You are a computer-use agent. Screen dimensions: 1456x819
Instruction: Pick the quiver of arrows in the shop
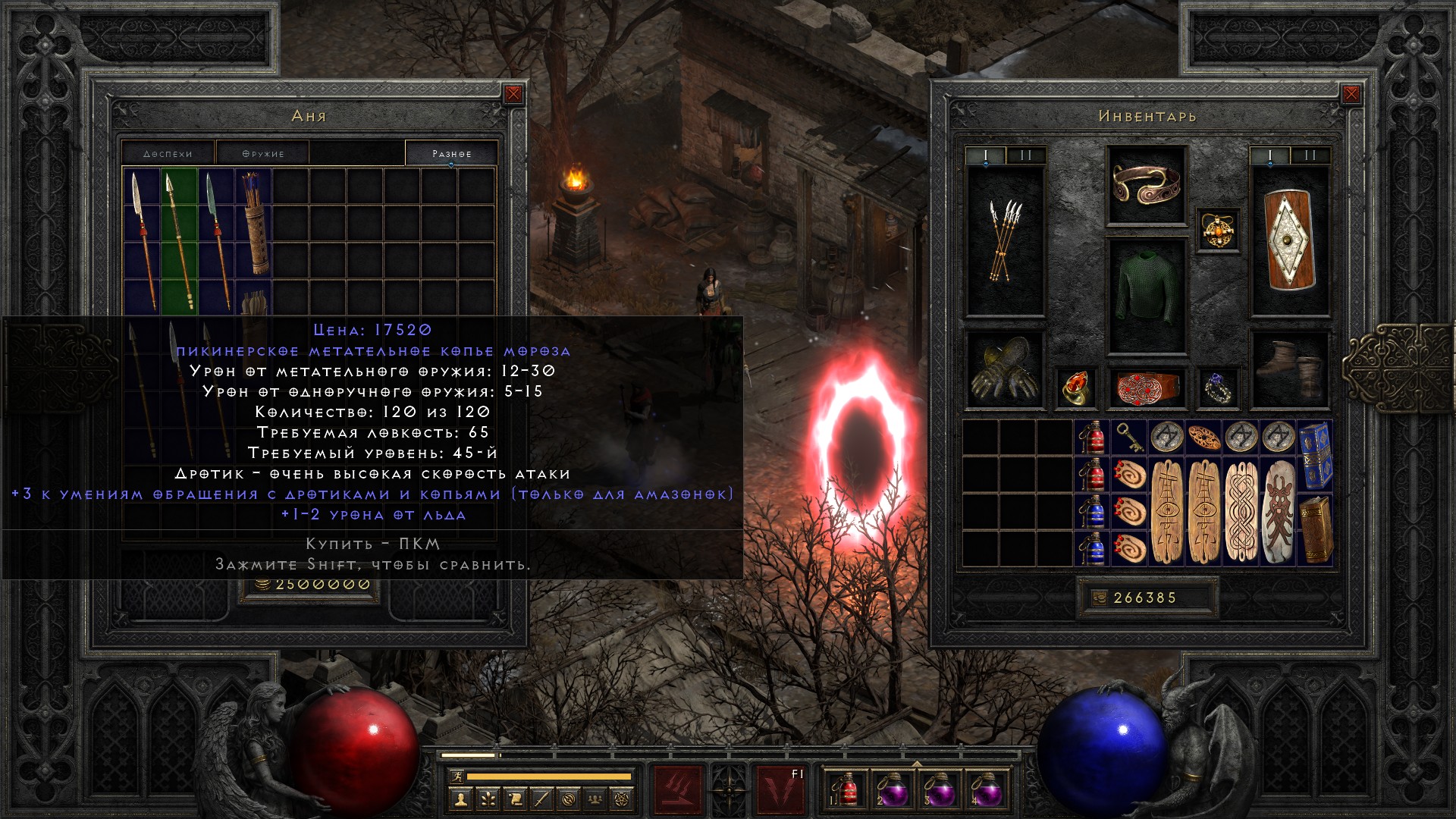(254, 224)
